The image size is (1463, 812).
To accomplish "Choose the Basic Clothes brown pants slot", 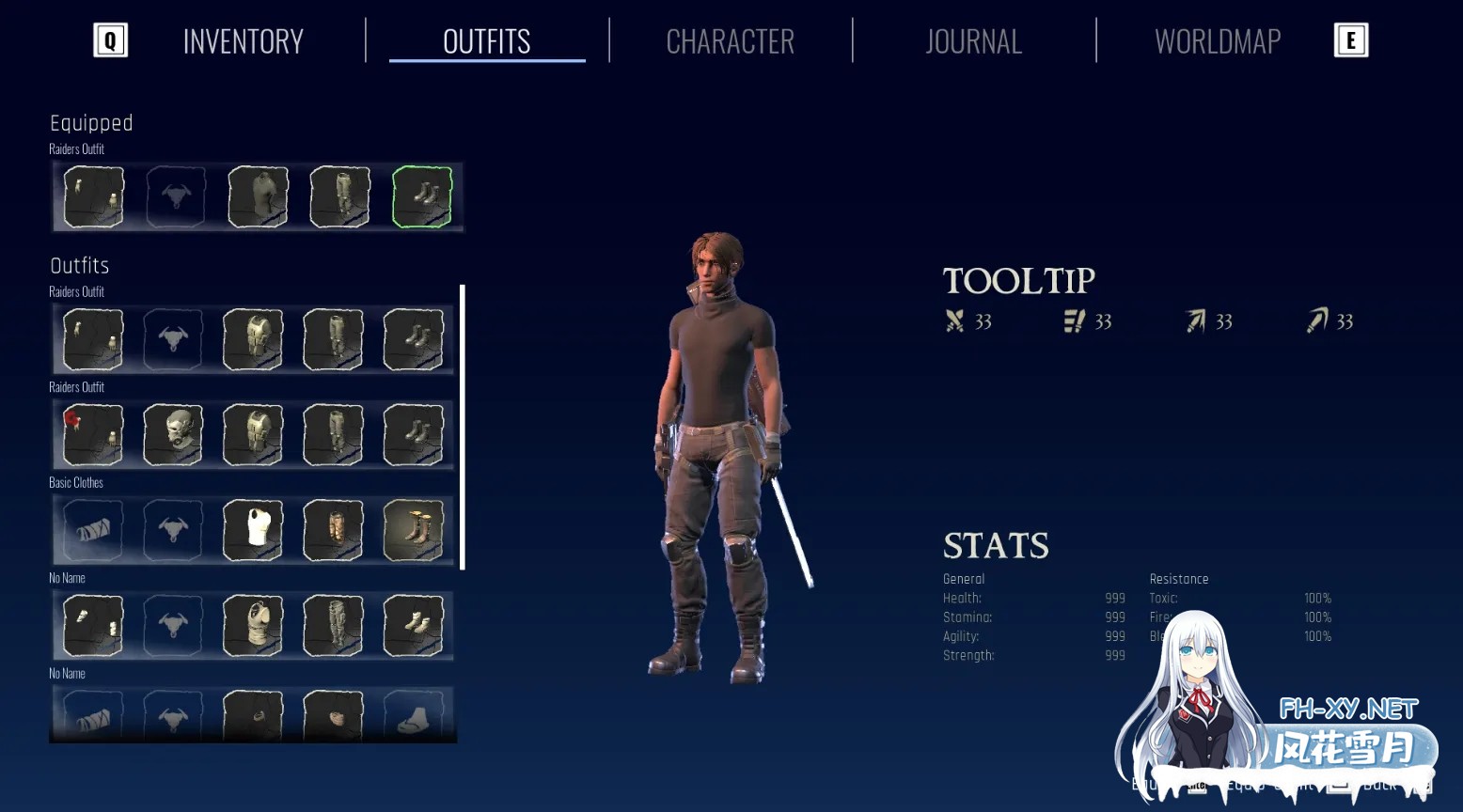I will 334,530.
